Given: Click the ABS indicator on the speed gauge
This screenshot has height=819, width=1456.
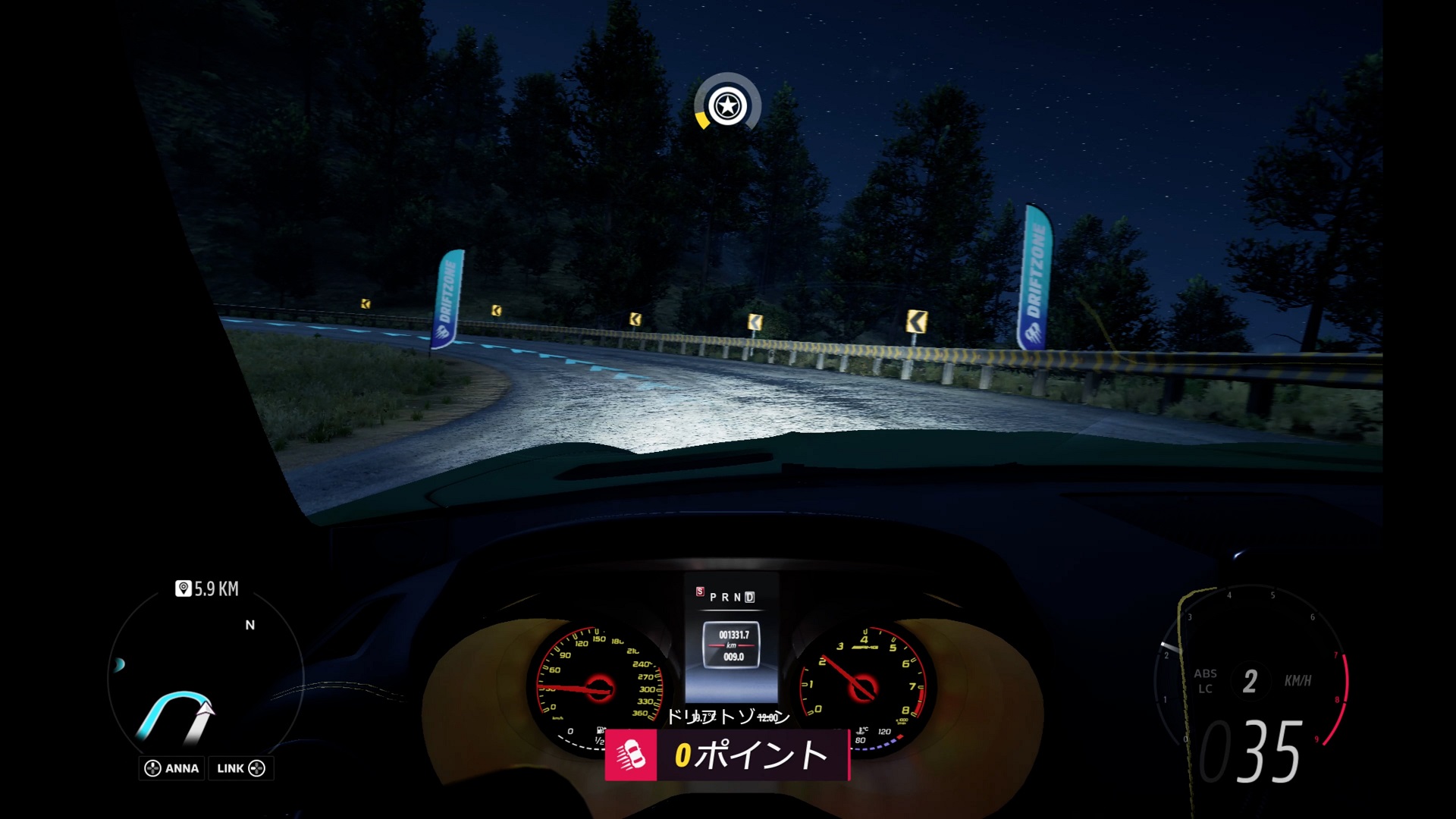Looking at the screenshot, I should coord(1207,674).
